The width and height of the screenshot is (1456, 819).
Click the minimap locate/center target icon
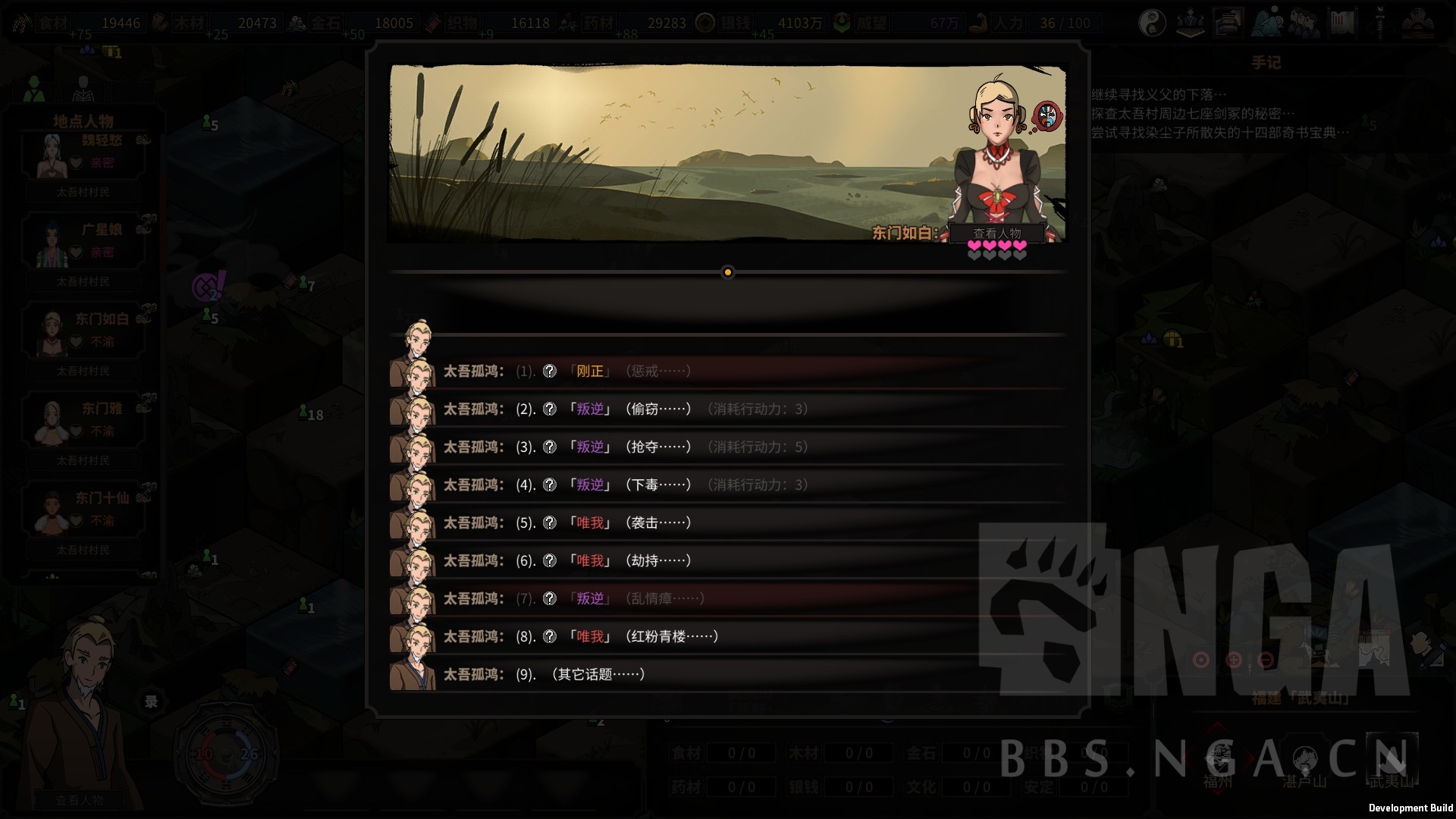tap(1201, 658)
